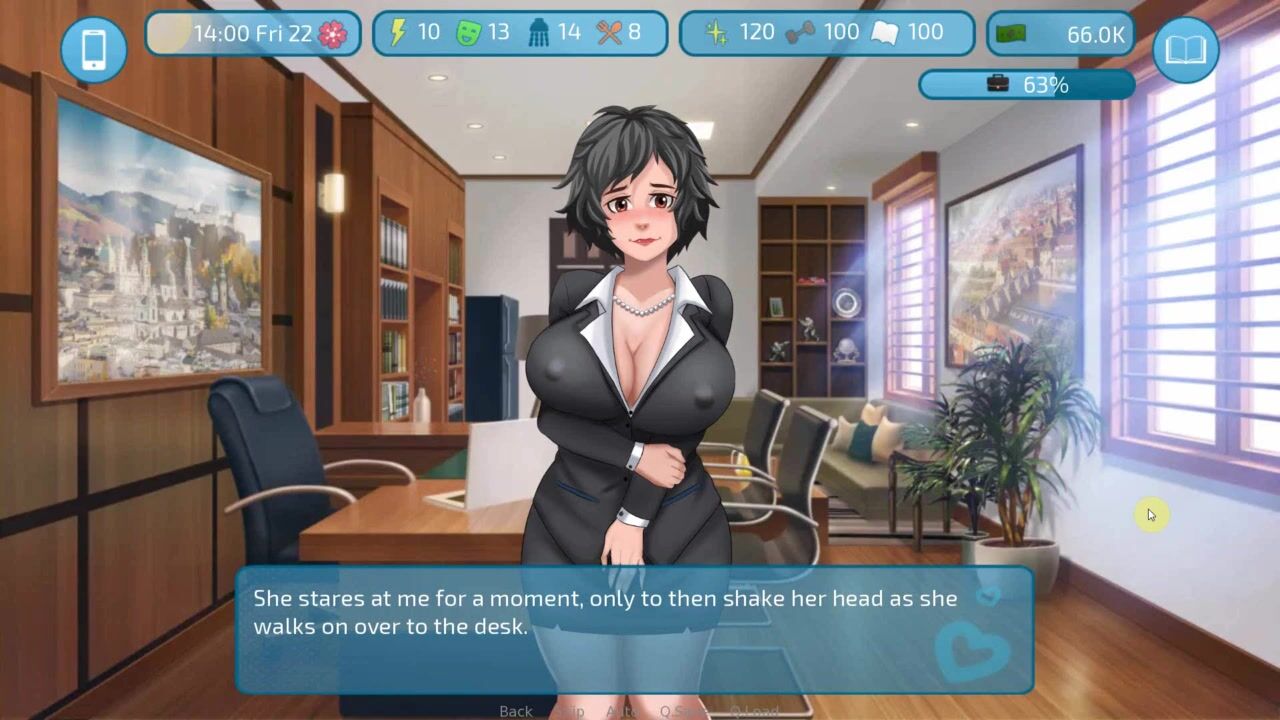Quick save with Q.Save
The width and height of the screenshot is (1280, 720).
(683, 711)
